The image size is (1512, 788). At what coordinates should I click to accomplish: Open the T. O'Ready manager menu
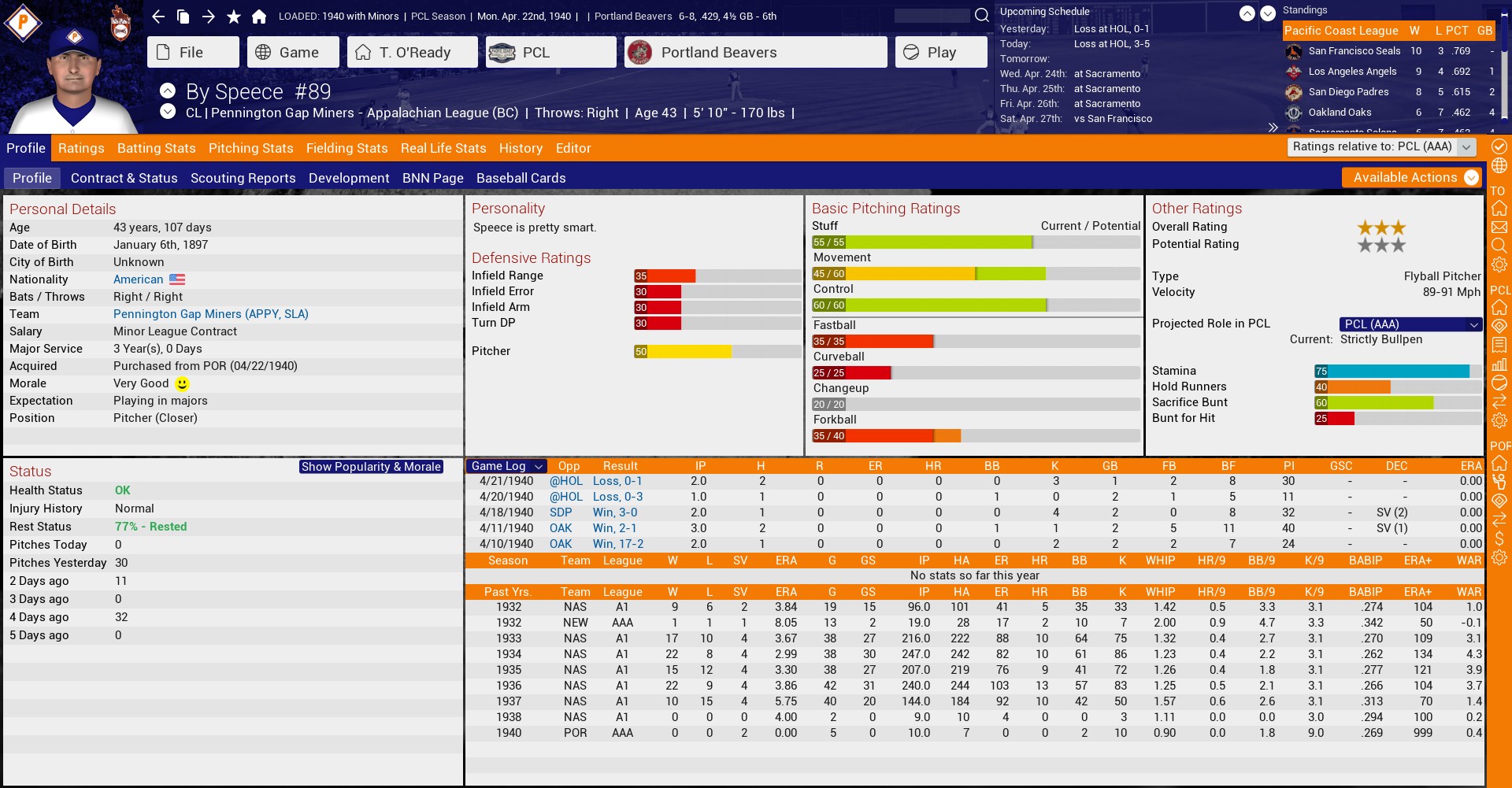tap(412, 53)
